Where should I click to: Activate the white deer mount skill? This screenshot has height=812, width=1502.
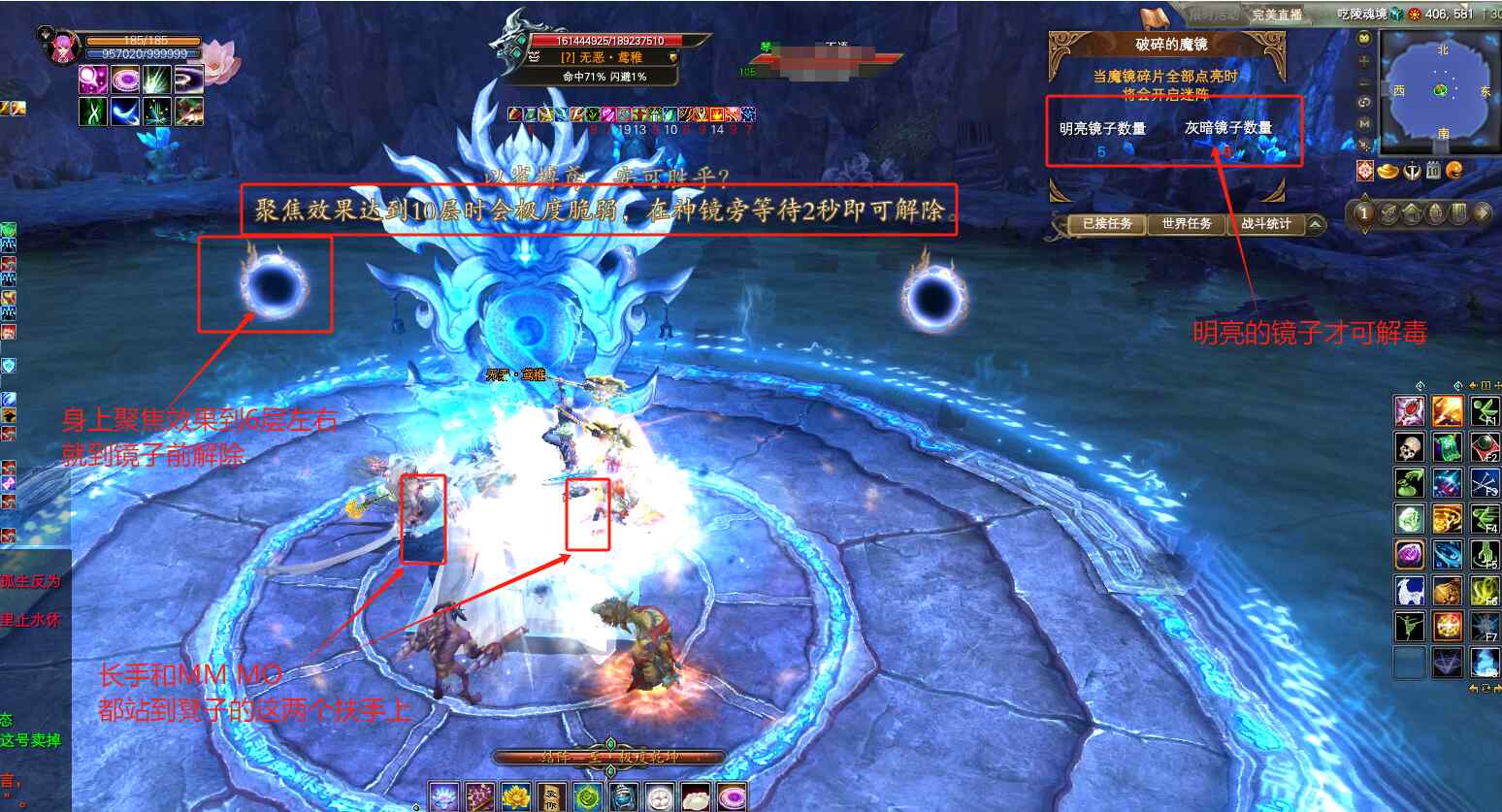[1409, 590]
